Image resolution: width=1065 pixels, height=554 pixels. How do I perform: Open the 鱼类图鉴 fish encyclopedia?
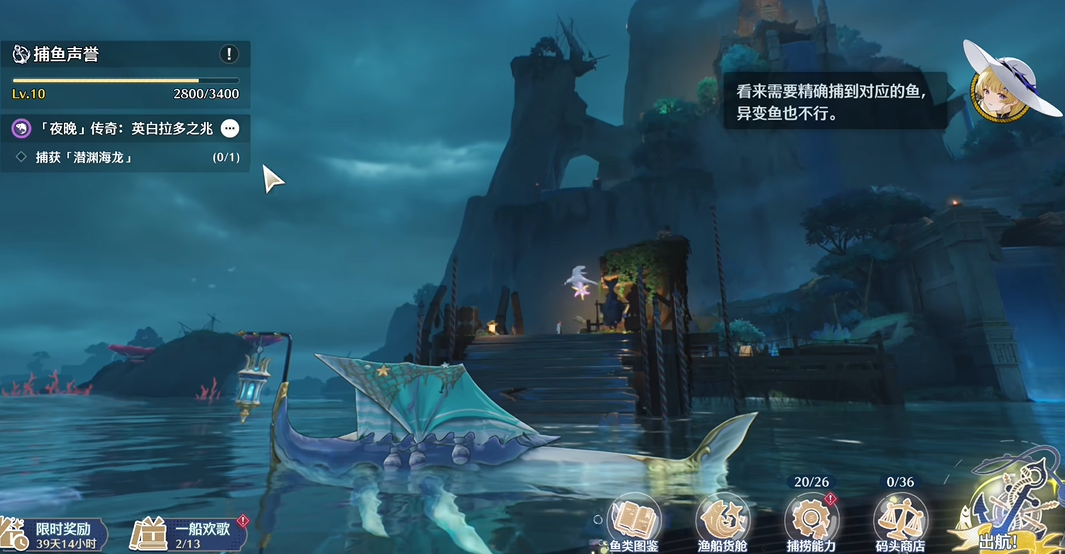coord(632,523)
